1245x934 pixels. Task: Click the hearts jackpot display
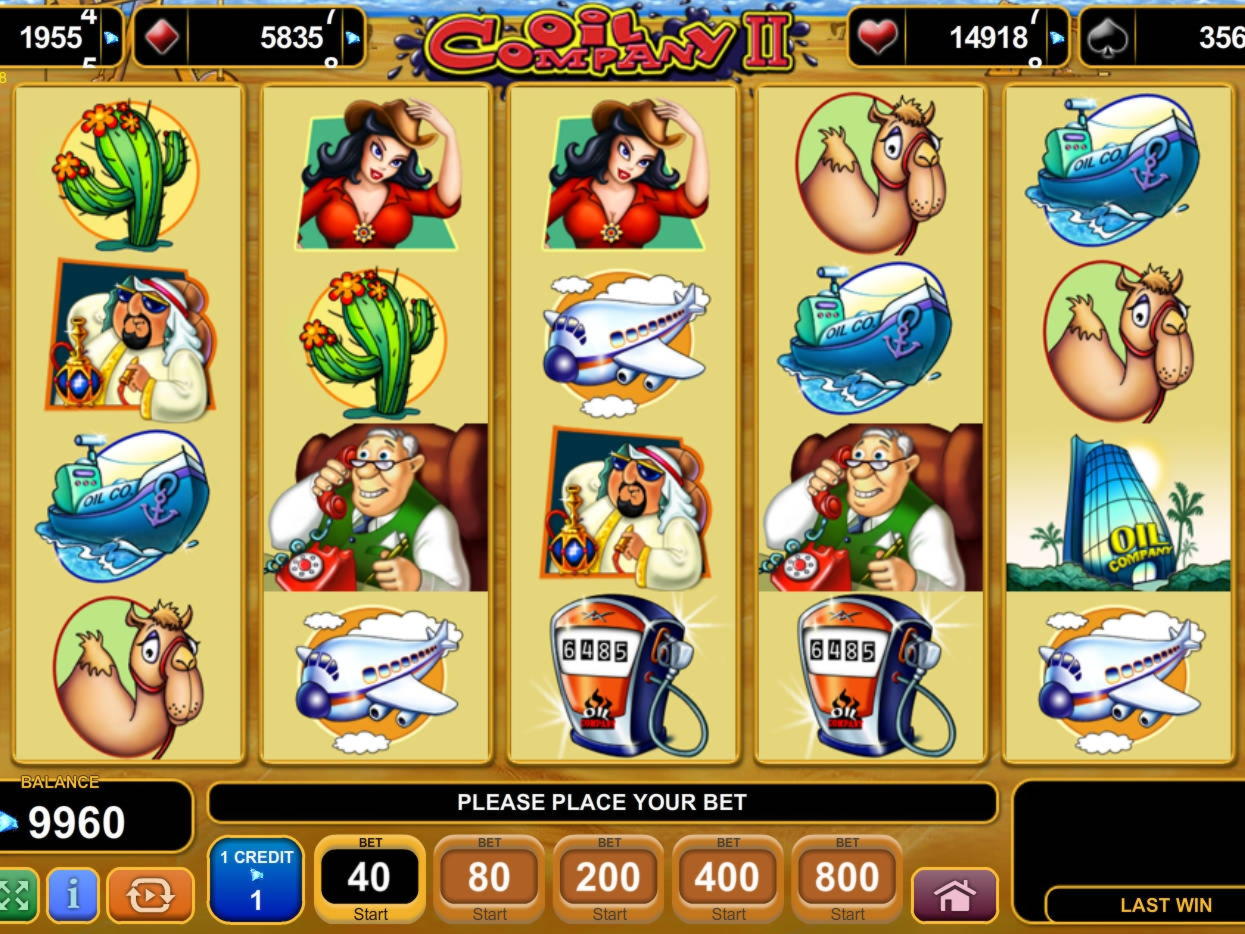point(956,38)
